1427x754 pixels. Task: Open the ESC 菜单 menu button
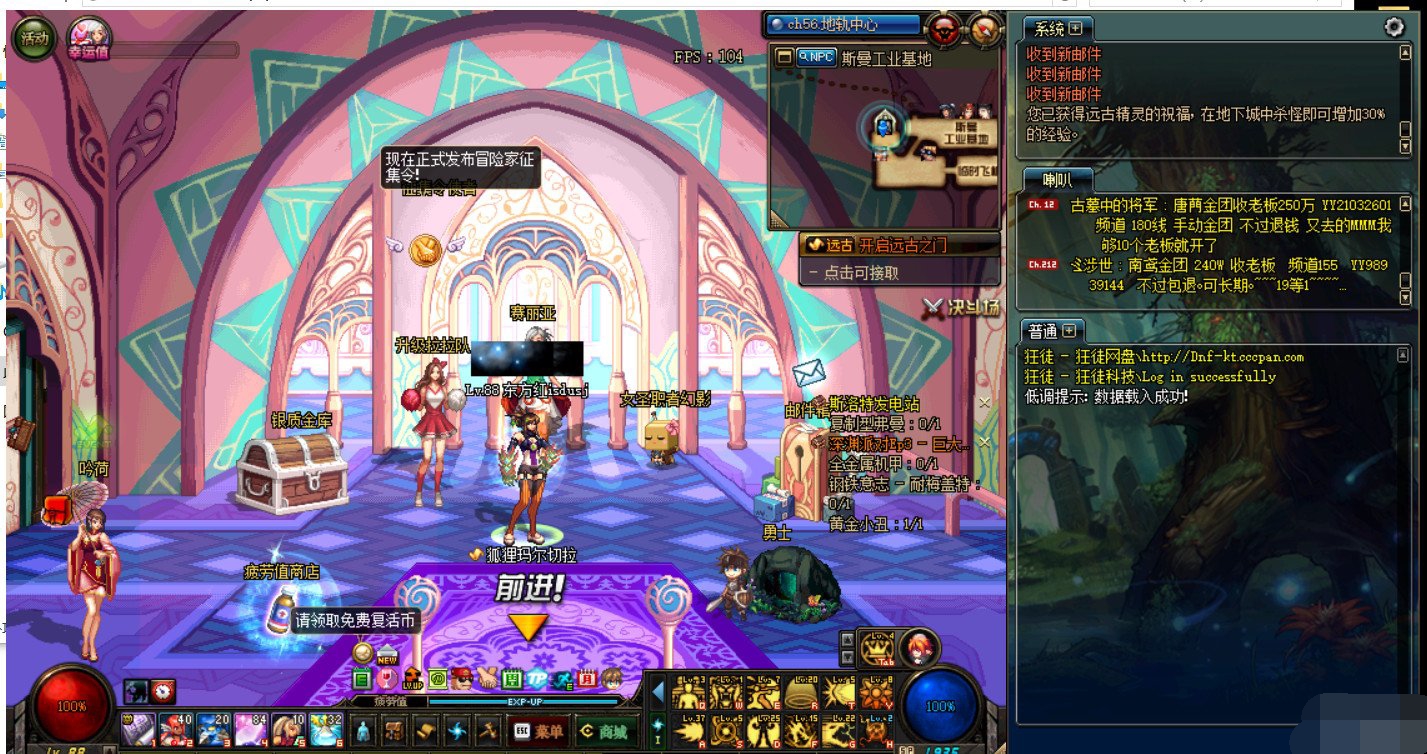[538, 731]
